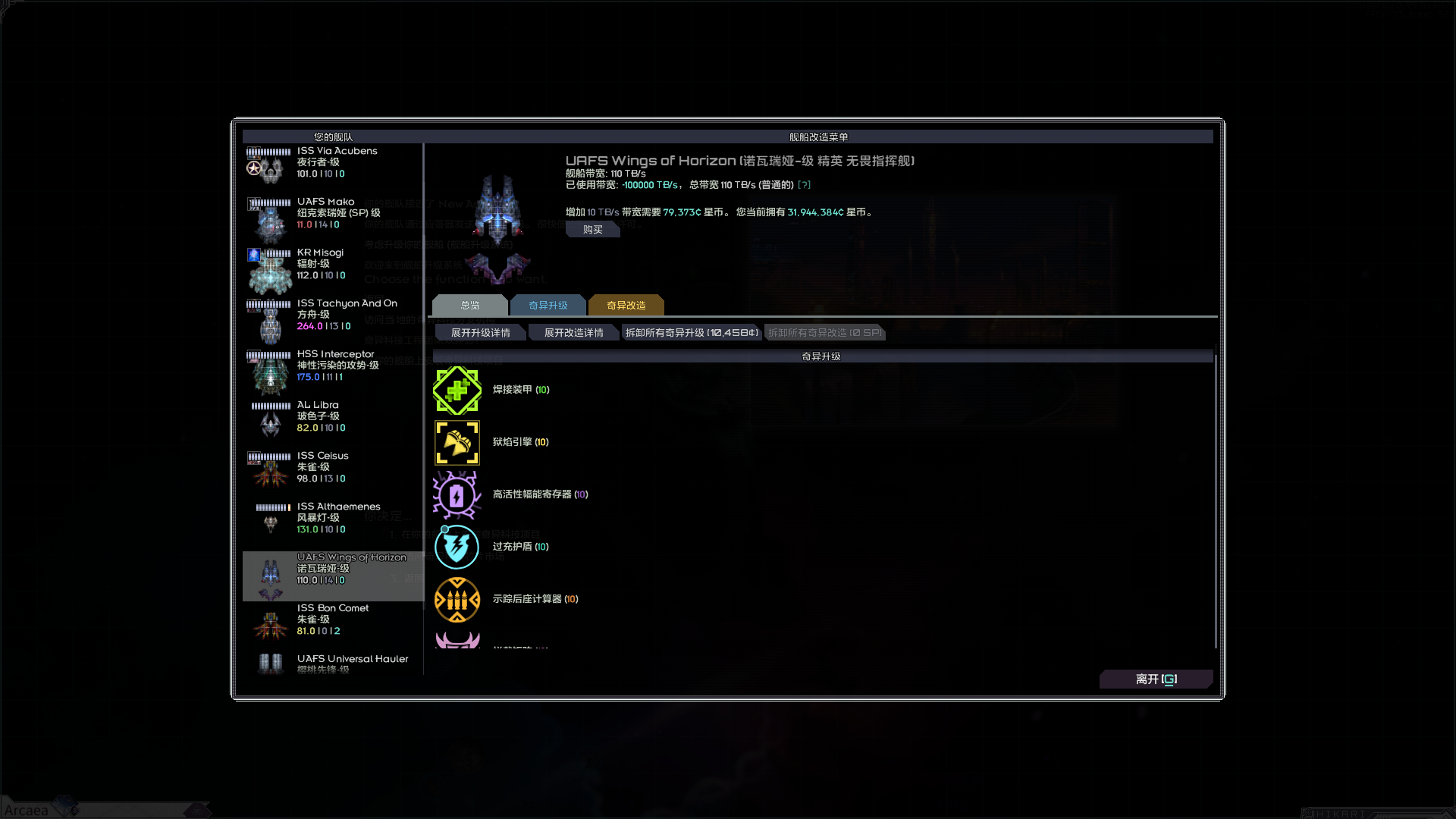Viewport: 1456px width, 819px height.
Task: Remove all upgrades via 拆卸所有奇异升级
Action: coord(691,333)
